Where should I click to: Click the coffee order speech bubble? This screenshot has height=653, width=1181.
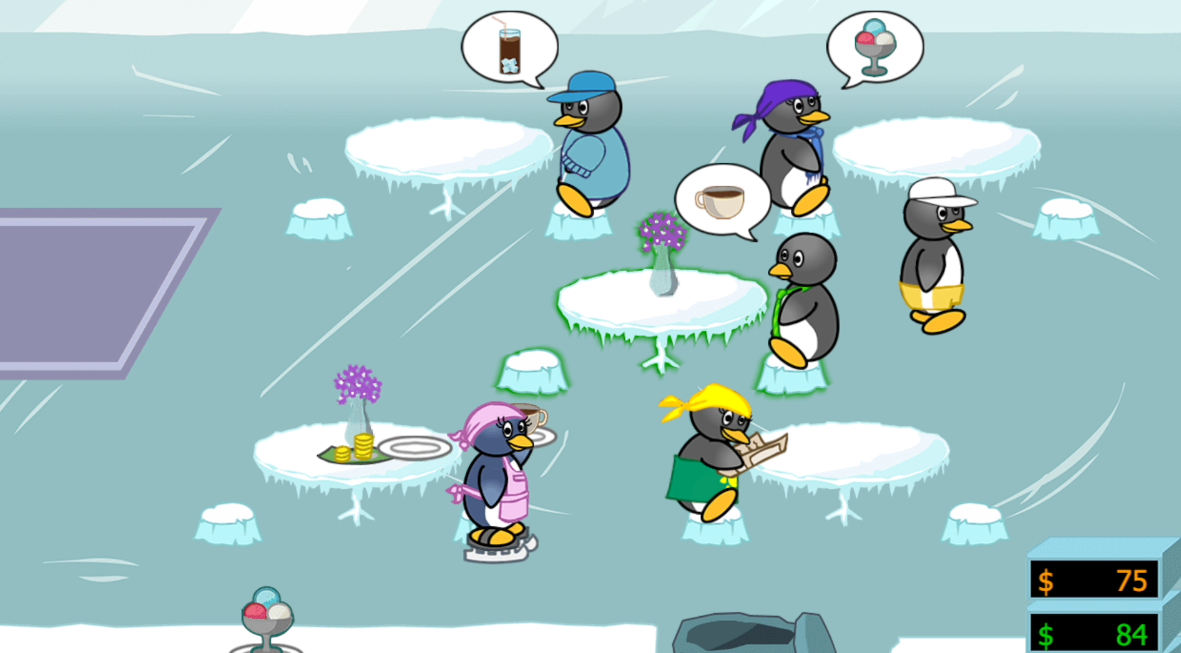click(x=721, y=201)
